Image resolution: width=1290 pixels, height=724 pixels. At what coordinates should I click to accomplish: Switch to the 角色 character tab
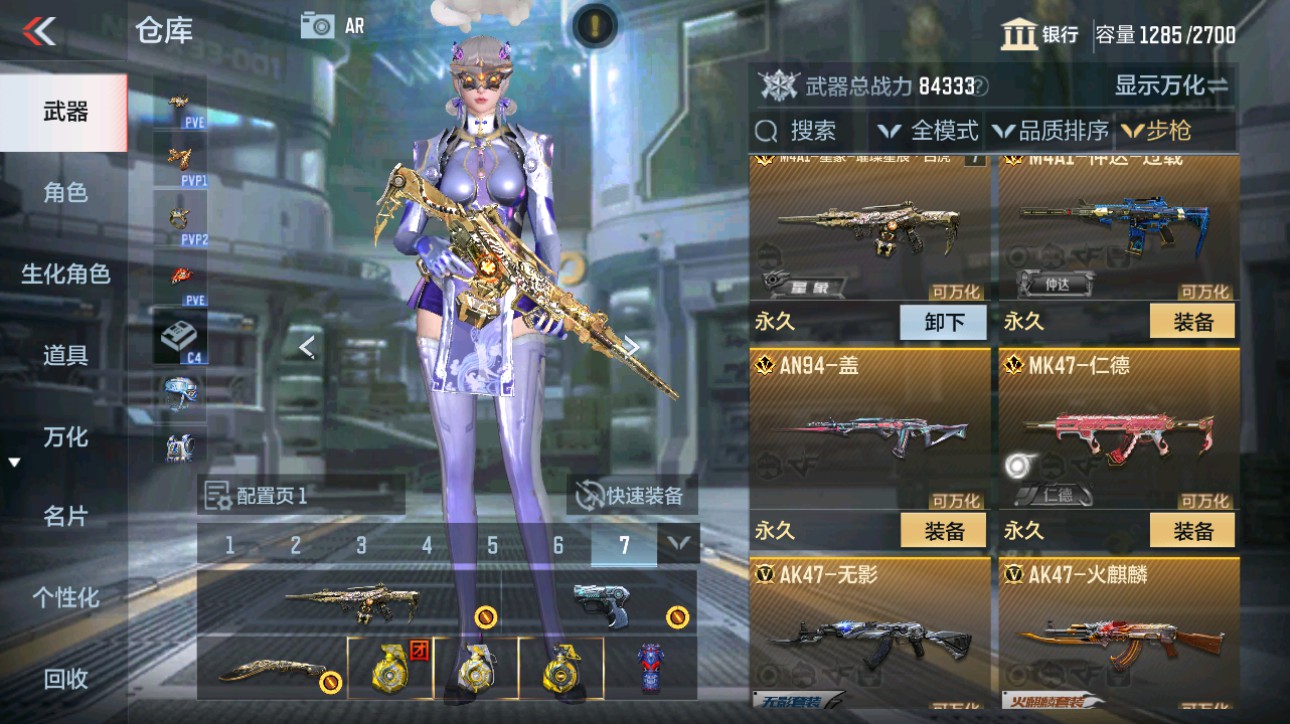[62, 194]
